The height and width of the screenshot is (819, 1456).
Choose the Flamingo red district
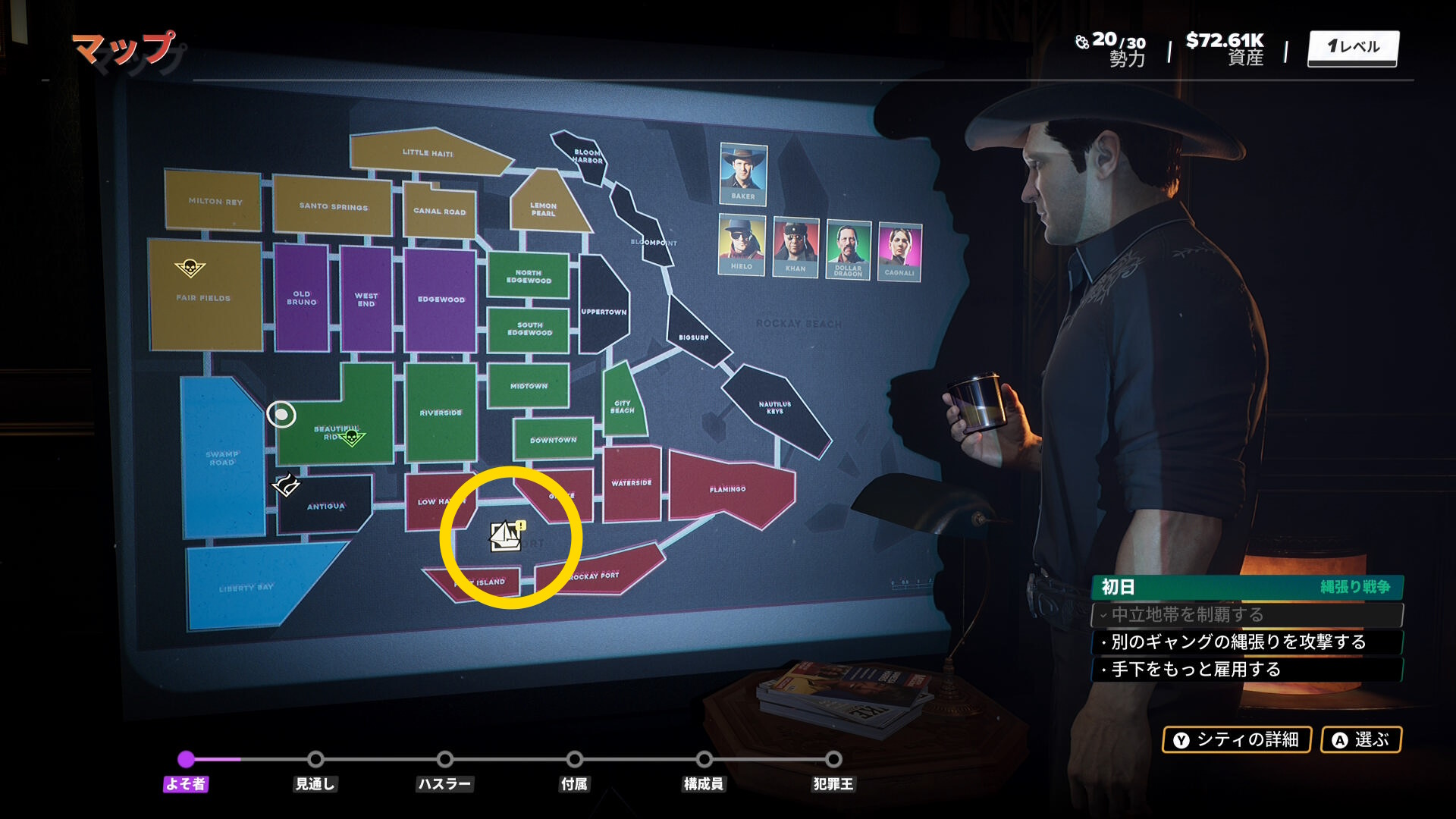tap(727, 490)
